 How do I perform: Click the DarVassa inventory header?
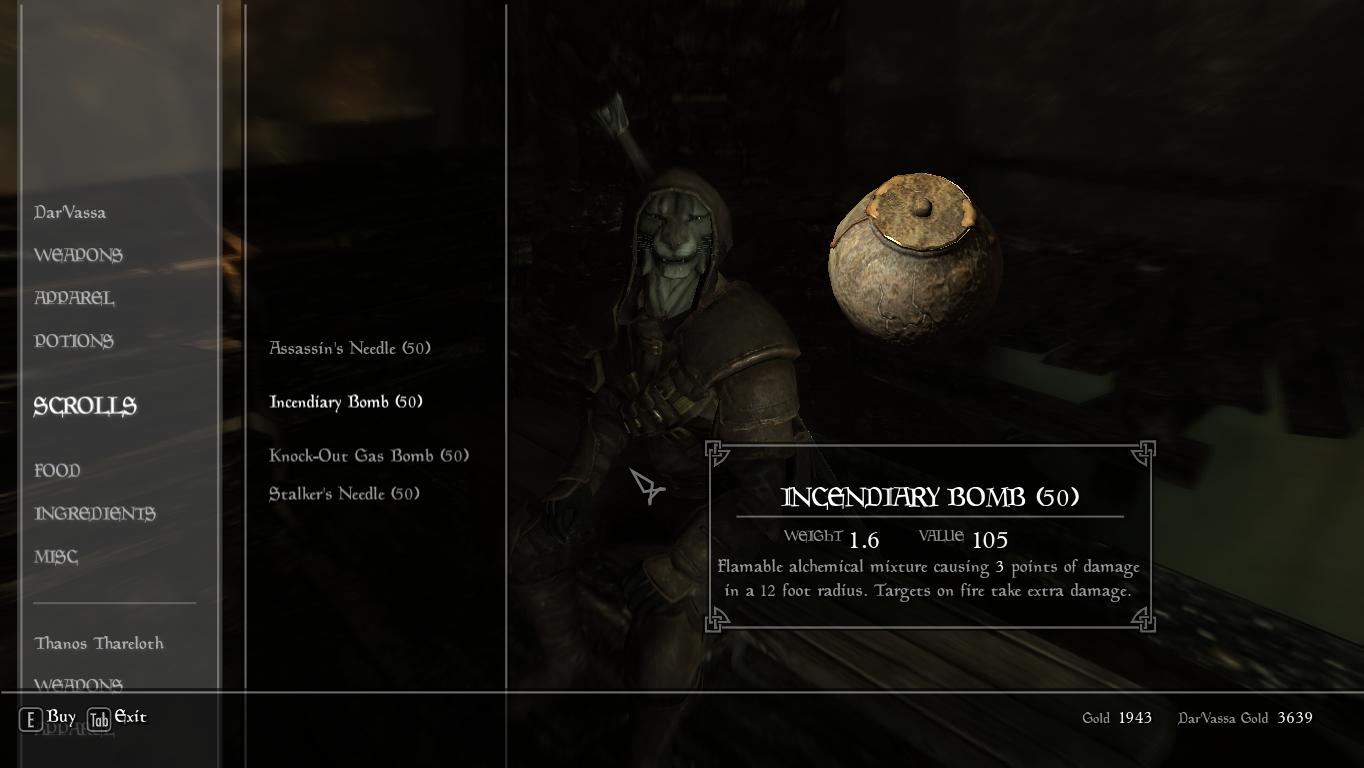tap(70, 212)
